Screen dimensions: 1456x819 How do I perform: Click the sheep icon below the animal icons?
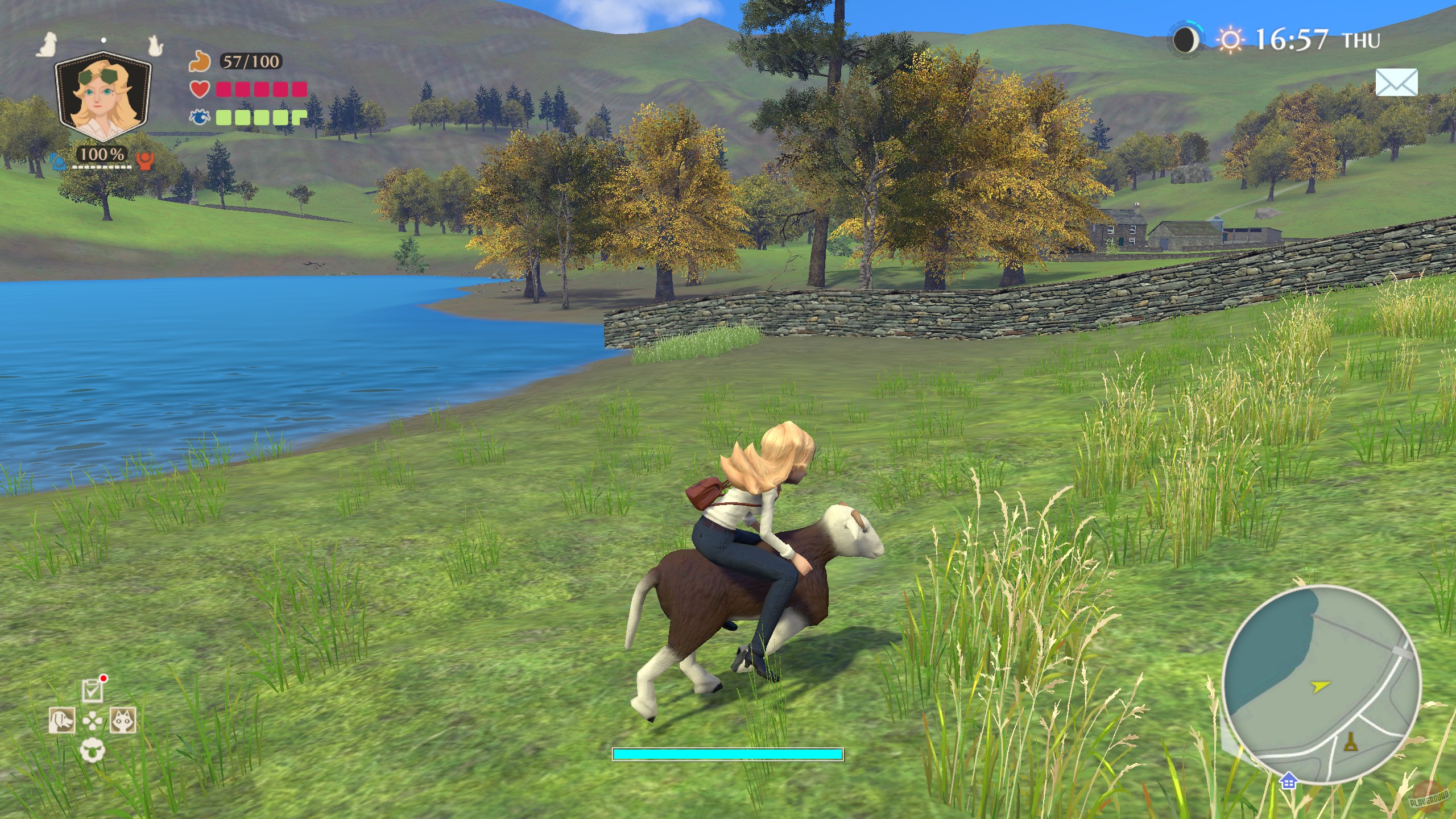pyautogui.click(x=93, y=750)
